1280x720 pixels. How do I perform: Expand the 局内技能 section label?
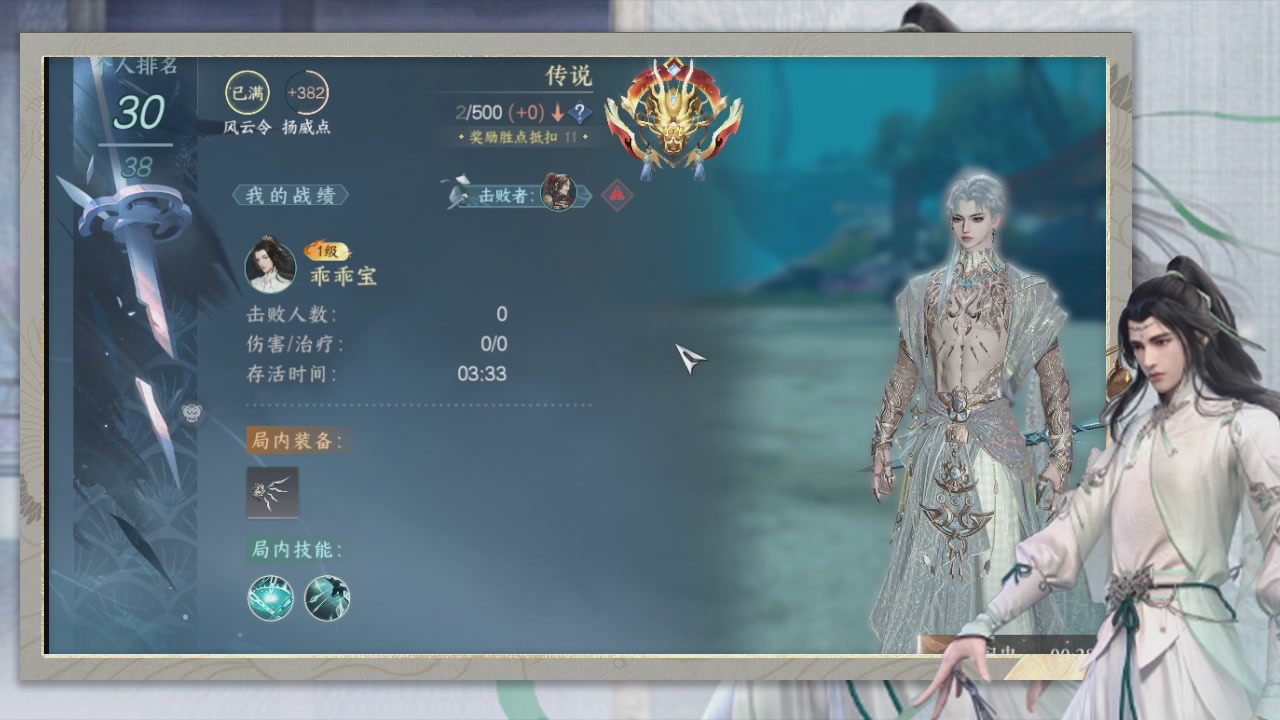(292, 549)
